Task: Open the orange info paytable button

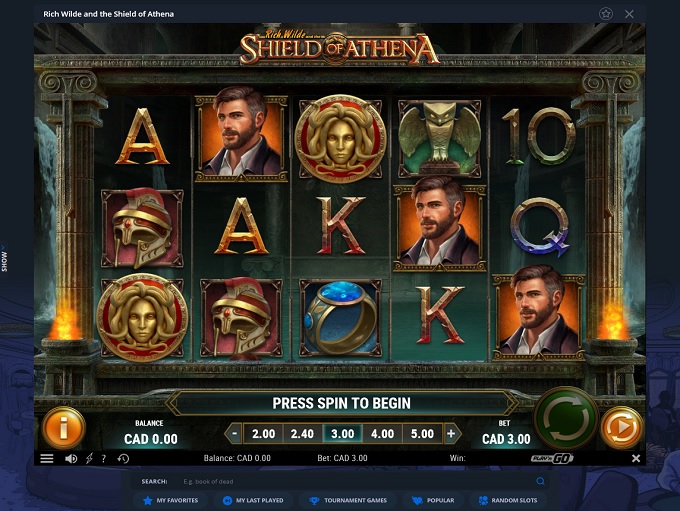Action: tap(63, 428)
